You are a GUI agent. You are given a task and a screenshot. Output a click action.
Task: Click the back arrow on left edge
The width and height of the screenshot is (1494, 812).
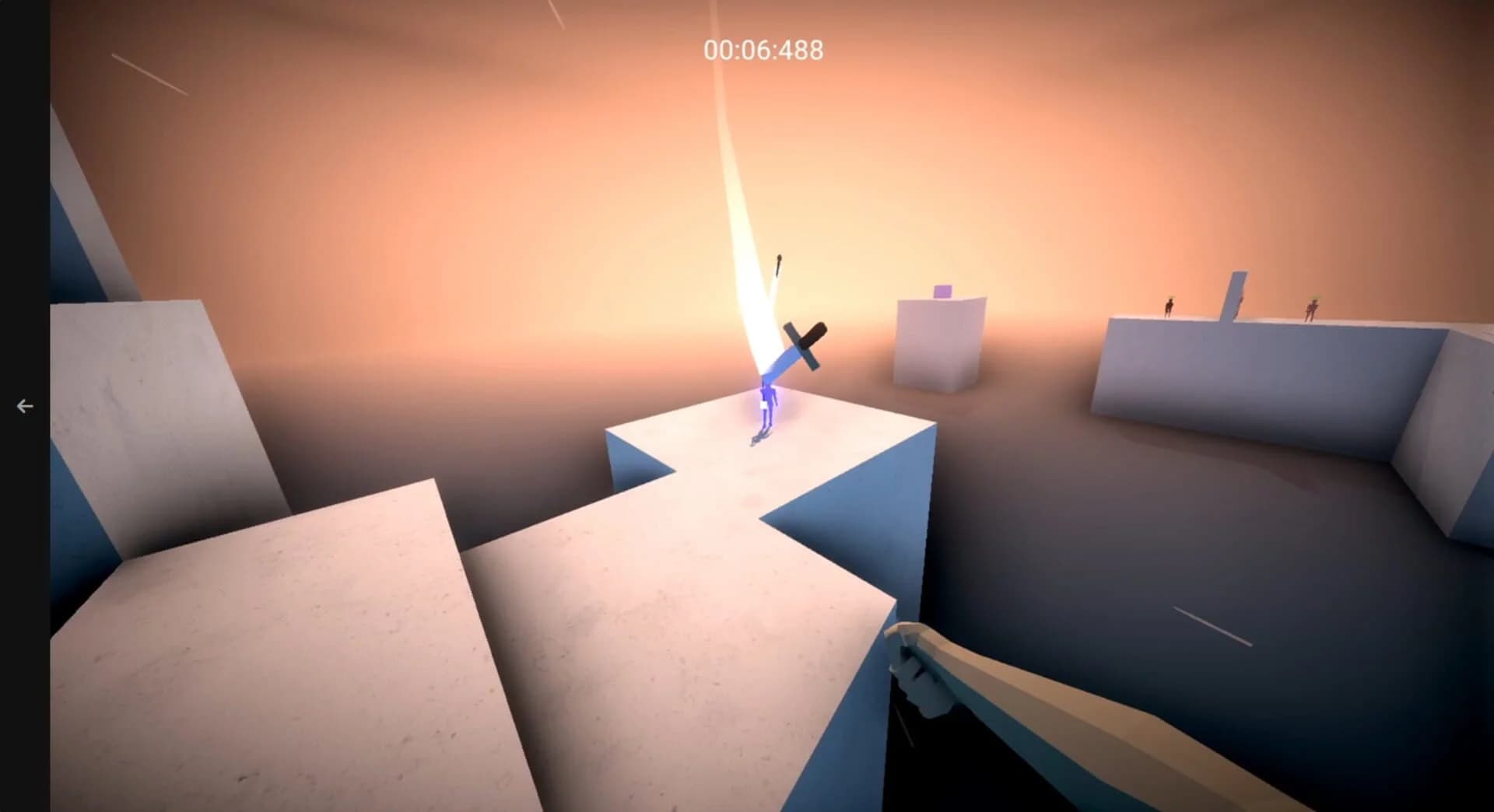tap(24, 405)
